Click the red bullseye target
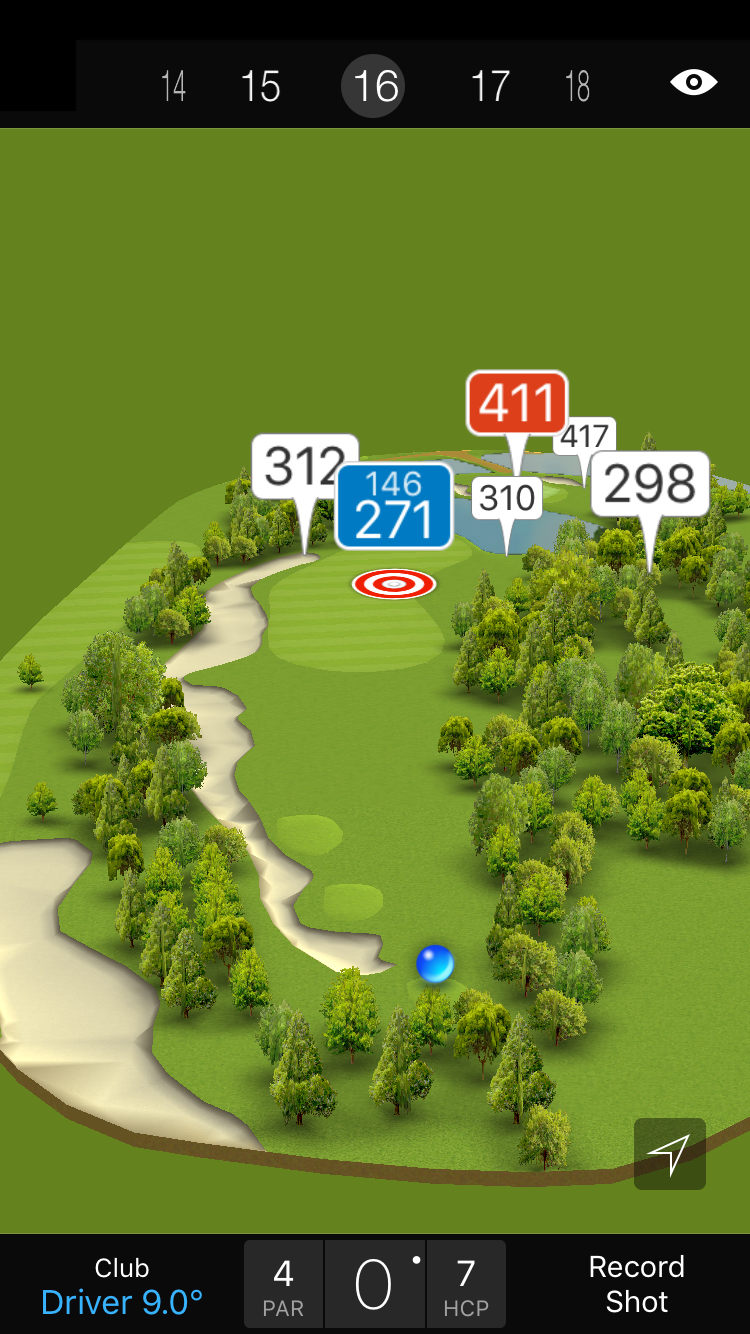The height and width of the screenshot is (1334, 750). point(394,584)
